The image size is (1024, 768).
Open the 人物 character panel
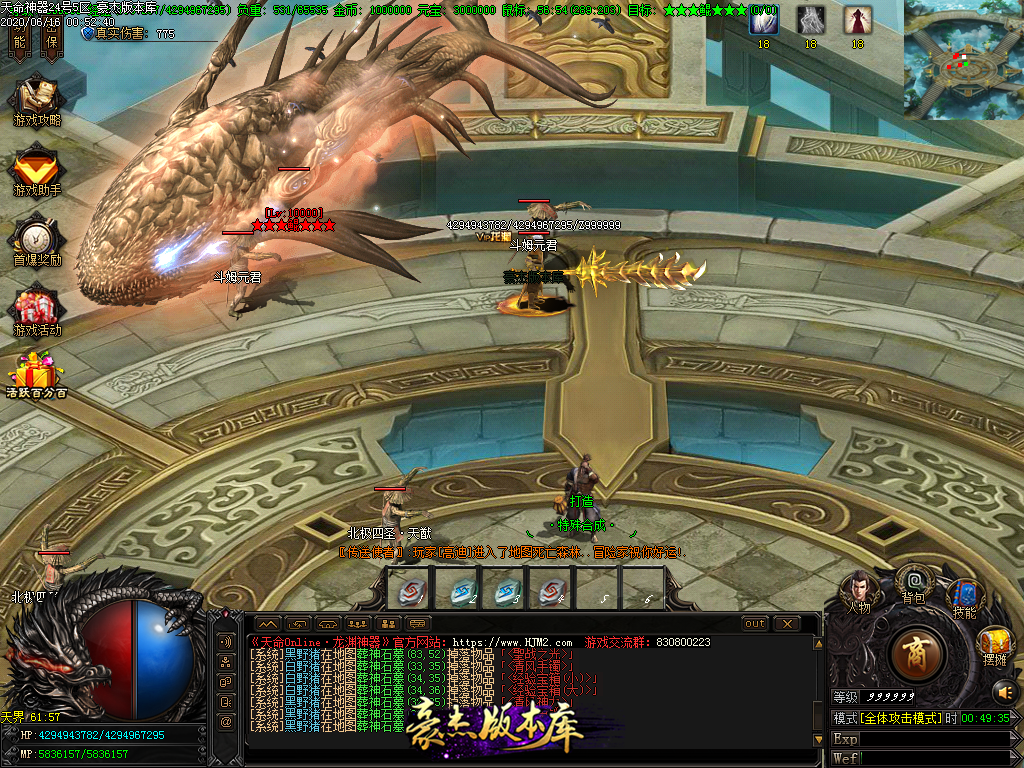[x=858, y=588]
